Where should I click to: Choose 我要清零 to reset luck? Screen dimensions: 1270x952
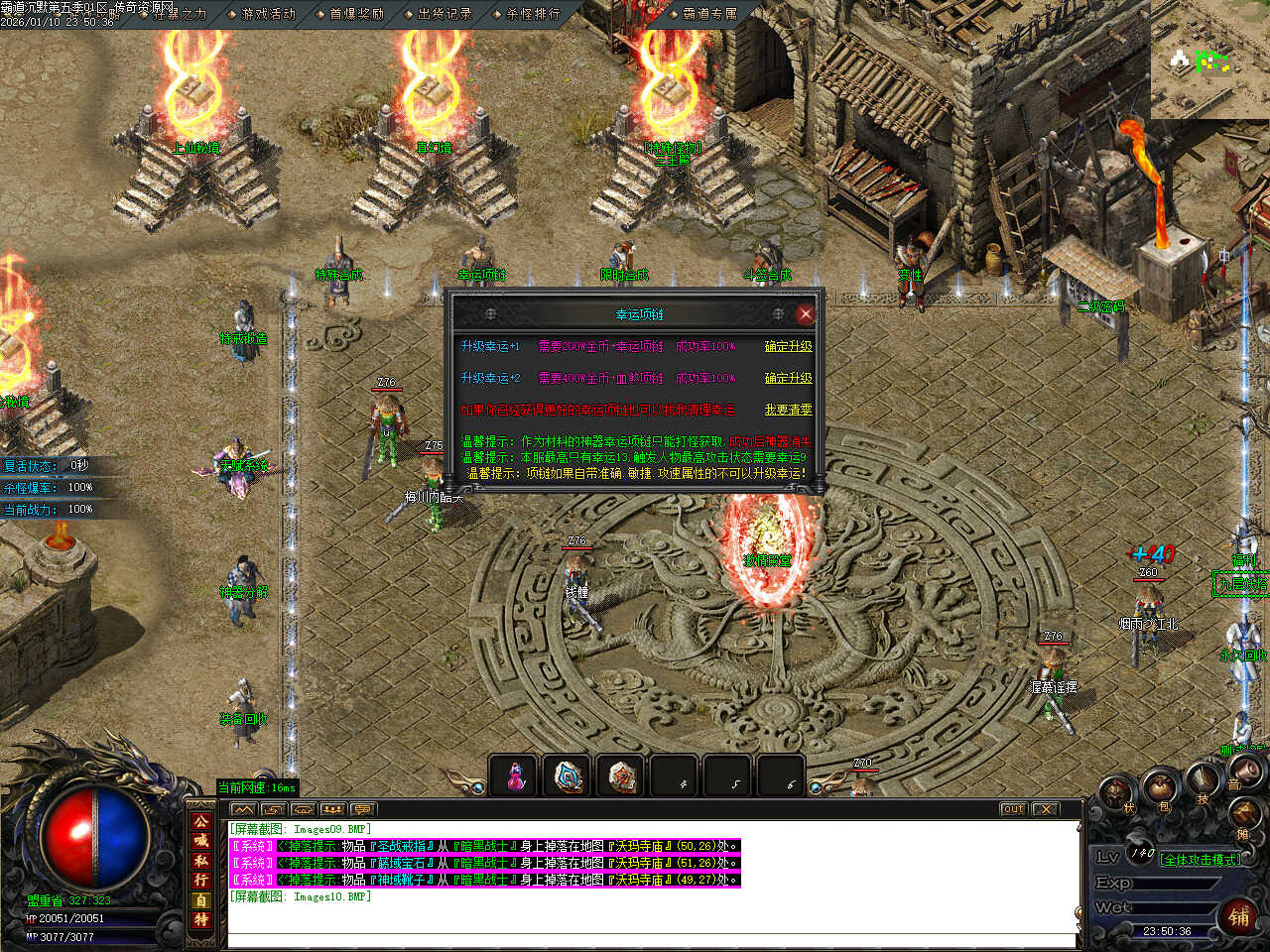click(788, 410)
